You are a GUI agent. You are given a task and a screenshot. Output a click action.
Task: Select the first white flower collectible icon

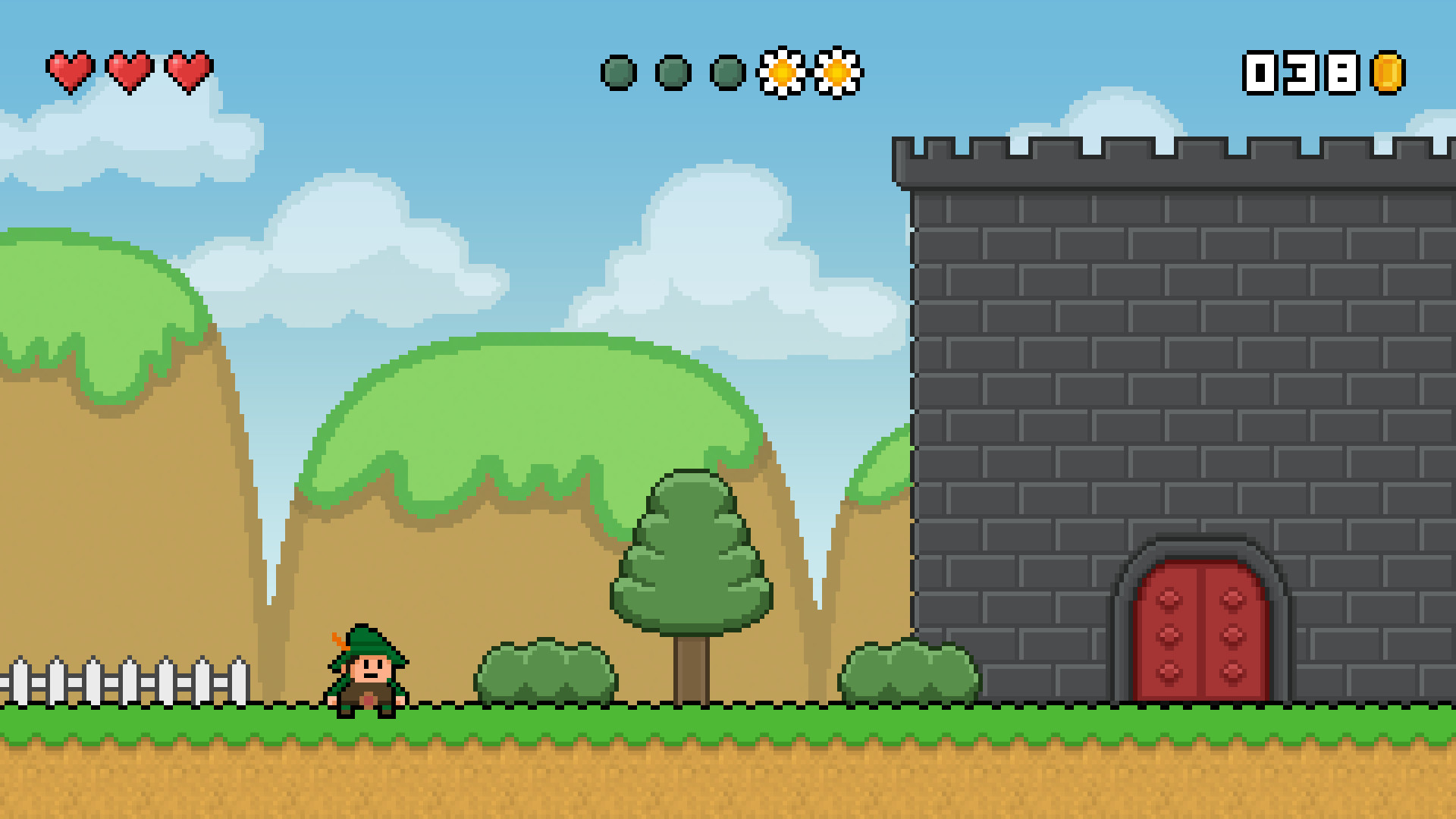coord(781,74)
